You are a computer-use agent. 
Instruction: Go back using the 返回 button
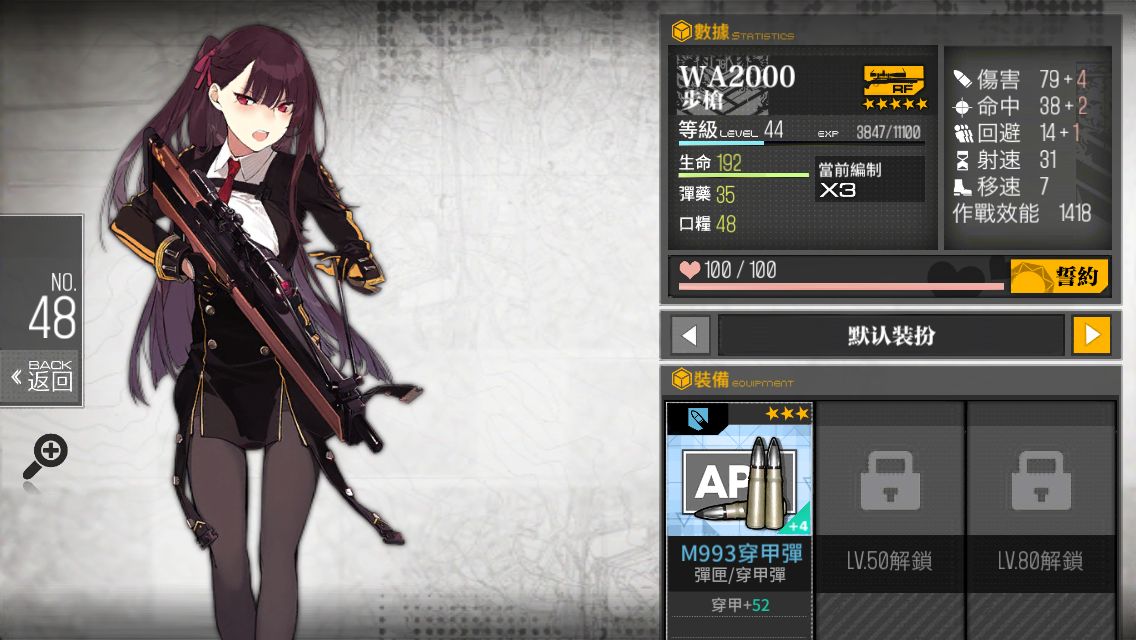42,377
